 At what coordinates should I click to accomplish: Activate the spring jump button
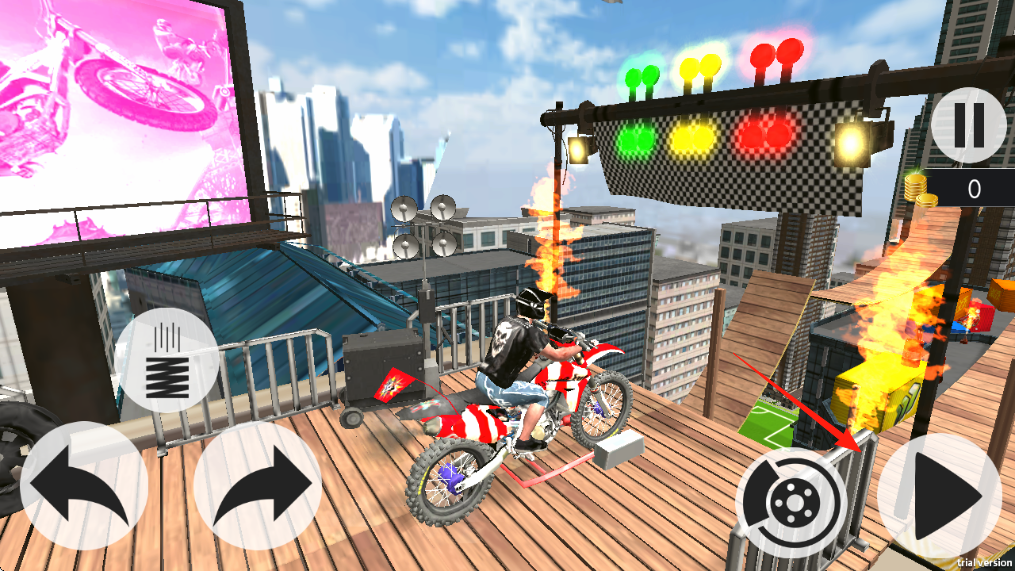[x=167, y=362]
